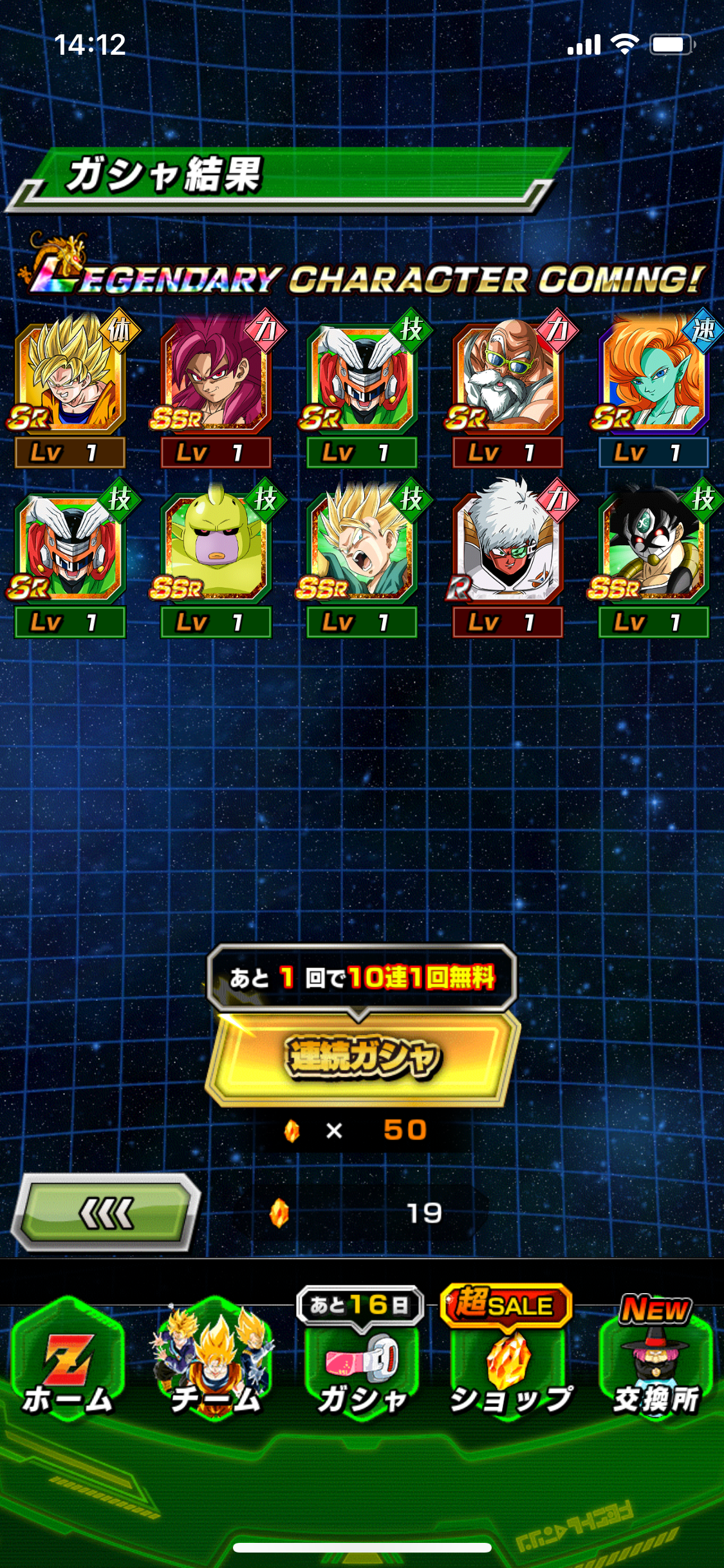Select the SSR masked black-haired Saiyan card

[x=654, y=548]
